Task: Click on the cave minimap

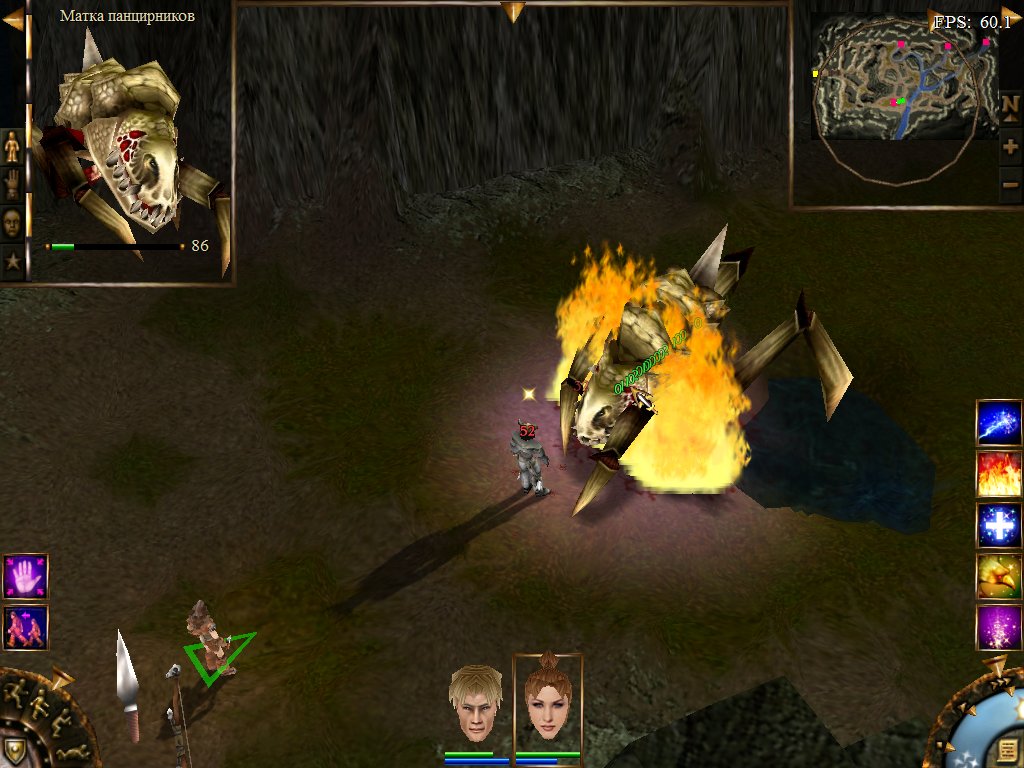Action: coord(905,76)
